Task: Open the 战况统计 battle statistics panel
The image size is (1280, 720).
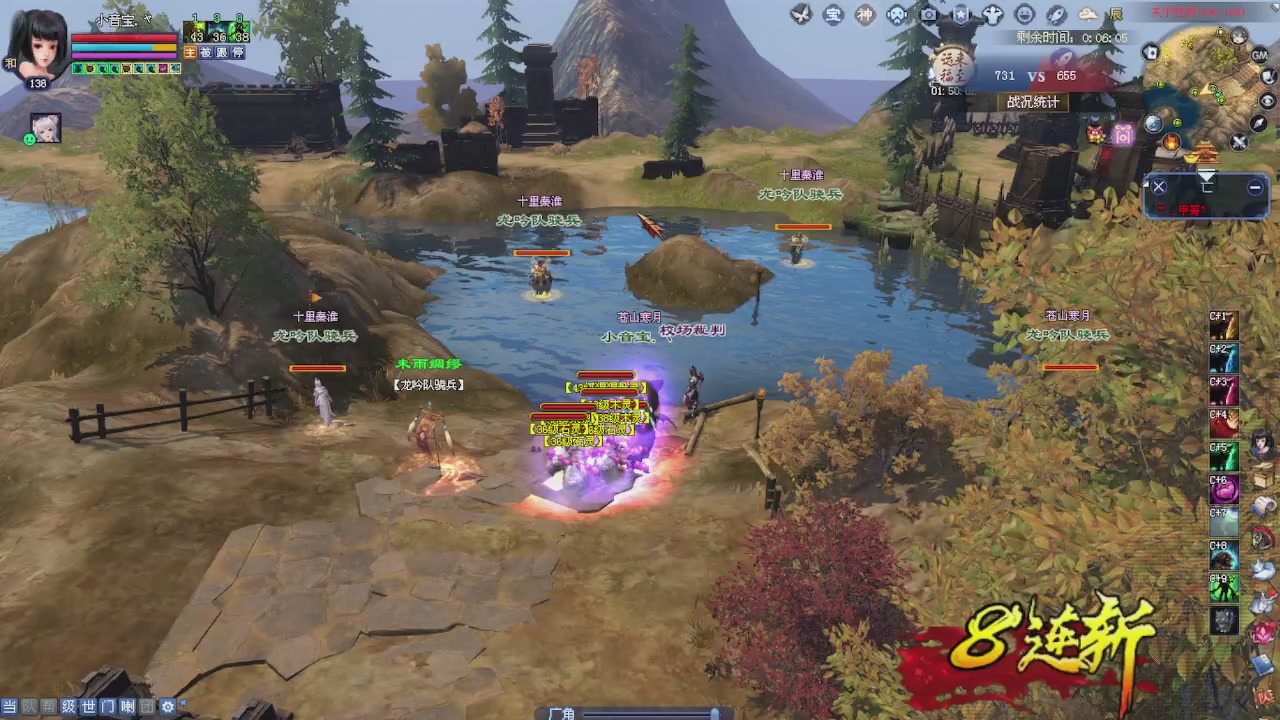Action: click(x=1032, y=102)
